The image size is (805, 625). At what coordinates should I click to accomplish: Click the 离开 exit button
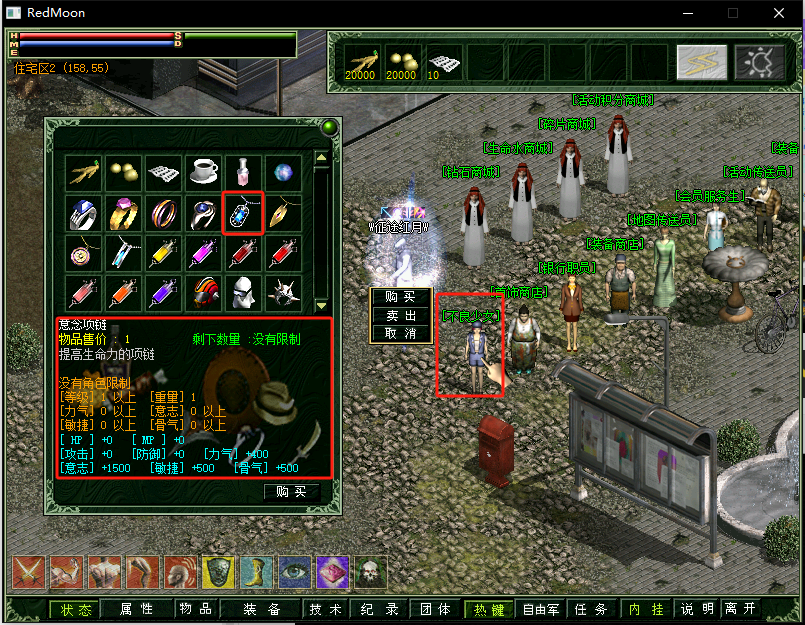(740, 609)
